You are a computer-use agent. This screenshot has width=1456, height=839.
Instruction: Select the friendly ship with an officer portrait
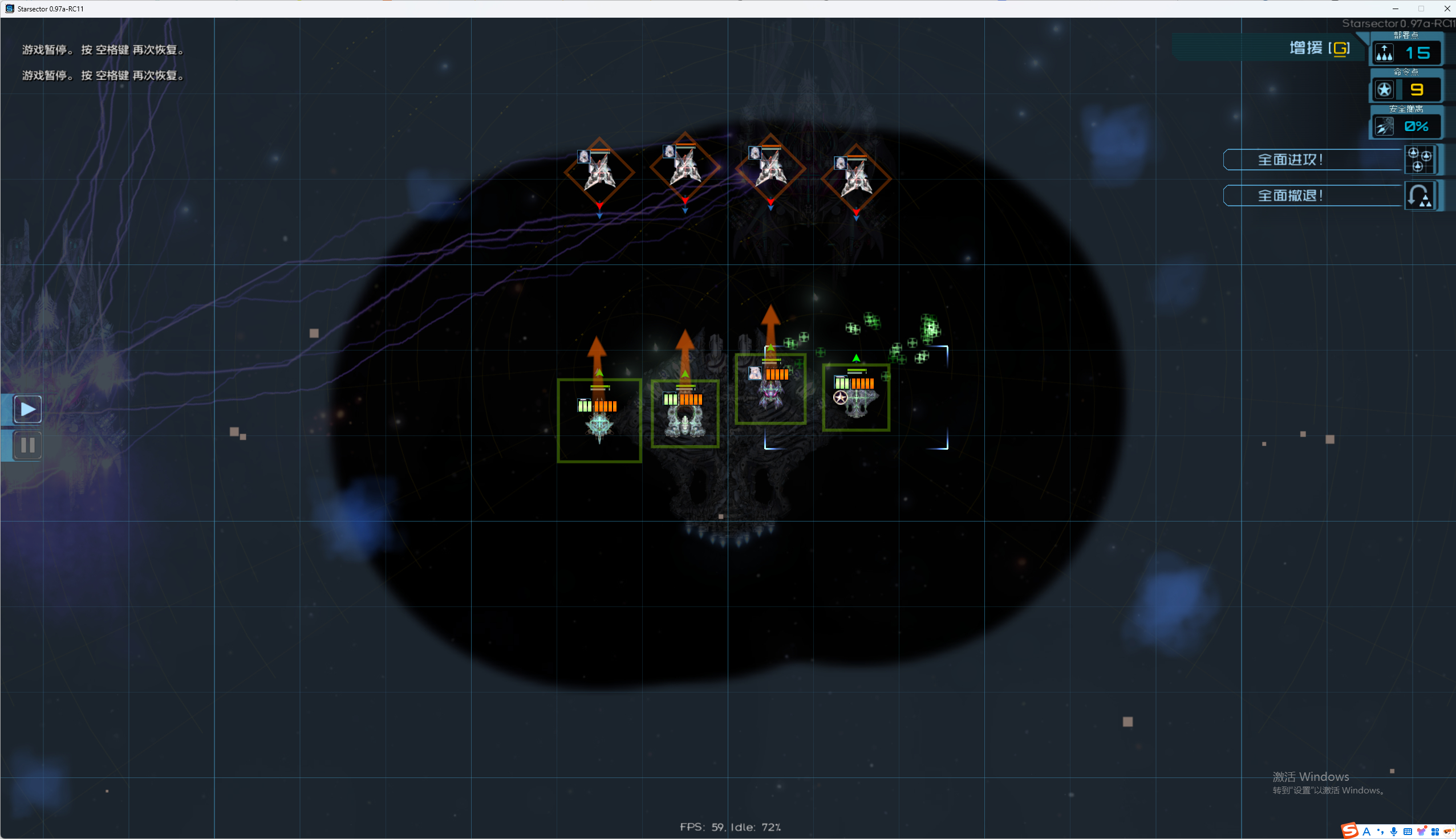770,389
